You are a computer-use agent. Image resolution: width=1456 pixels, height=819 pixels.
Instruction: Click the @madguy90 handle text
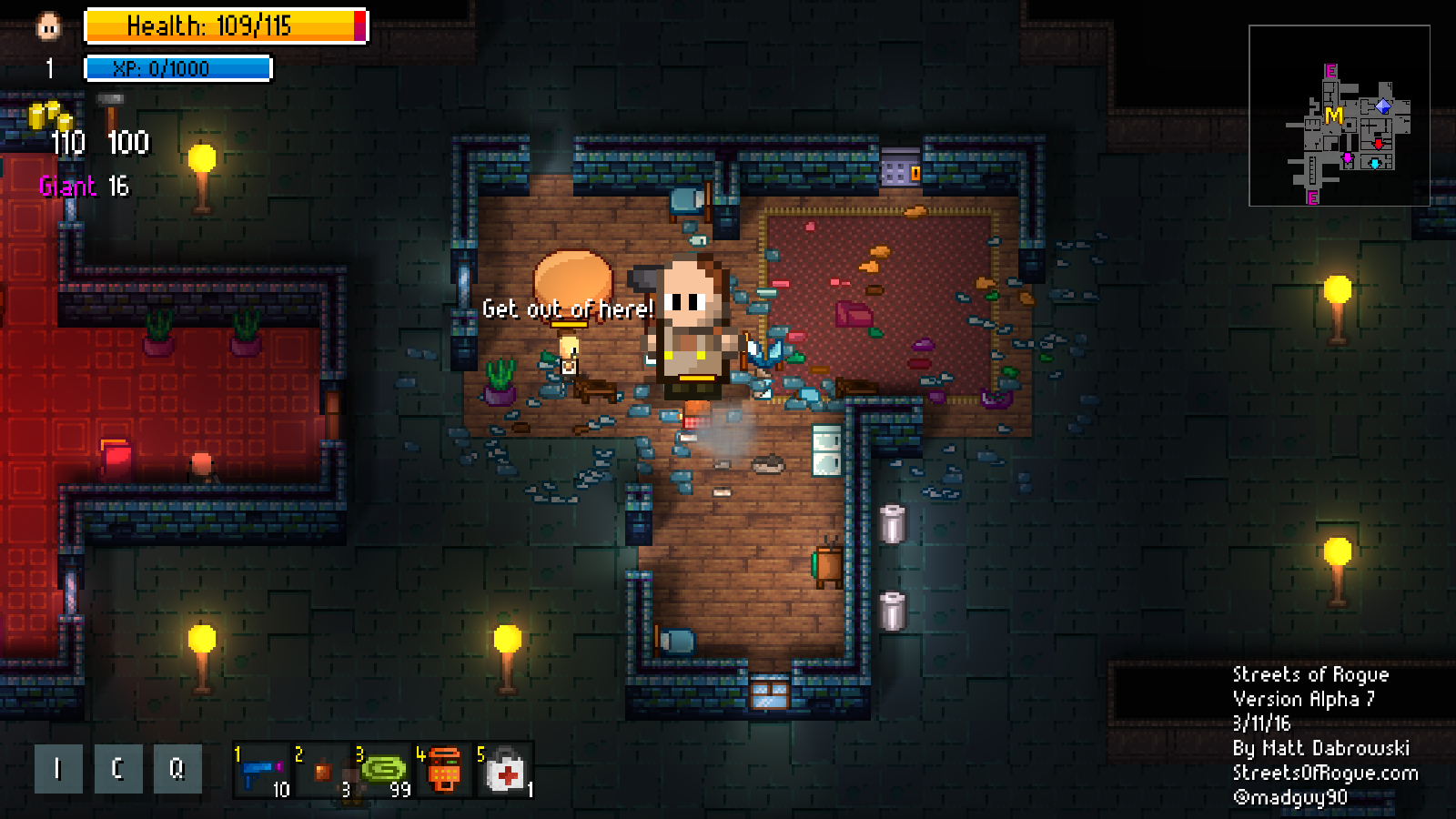click(1289, 796)
